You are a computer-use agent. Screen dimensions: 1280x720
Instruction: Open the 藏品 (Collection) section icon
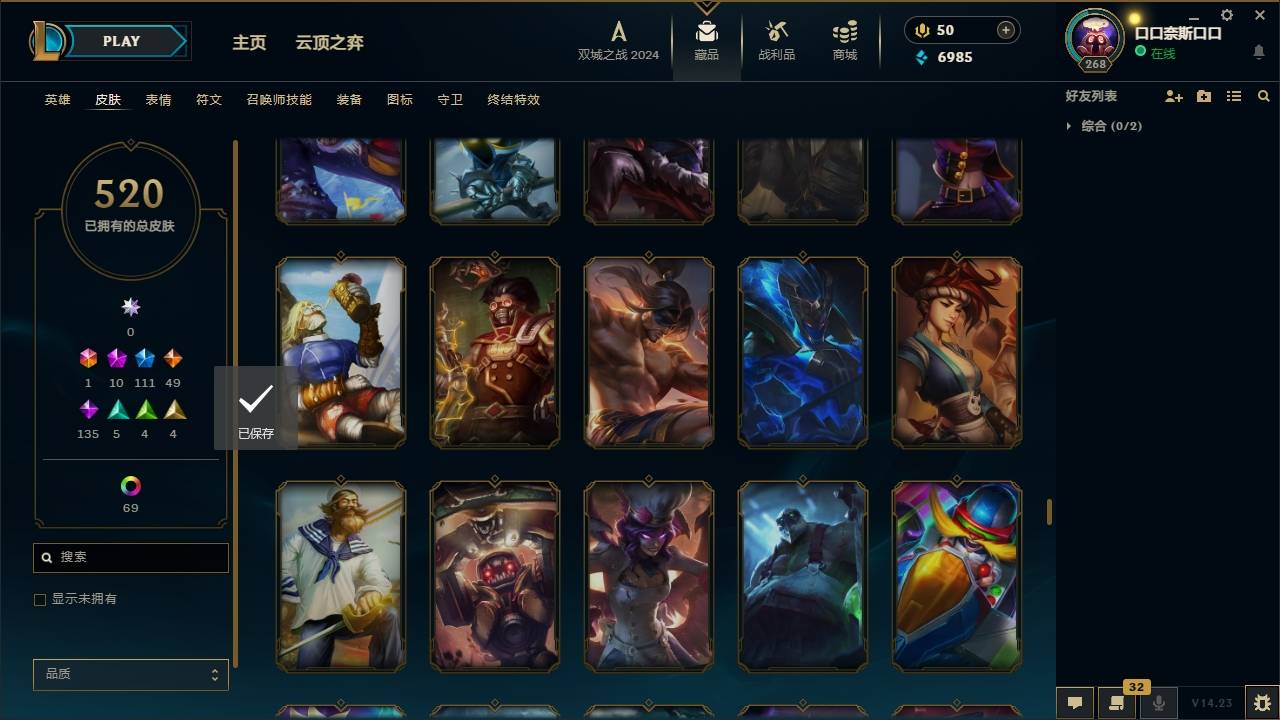[x=706, y=35]
